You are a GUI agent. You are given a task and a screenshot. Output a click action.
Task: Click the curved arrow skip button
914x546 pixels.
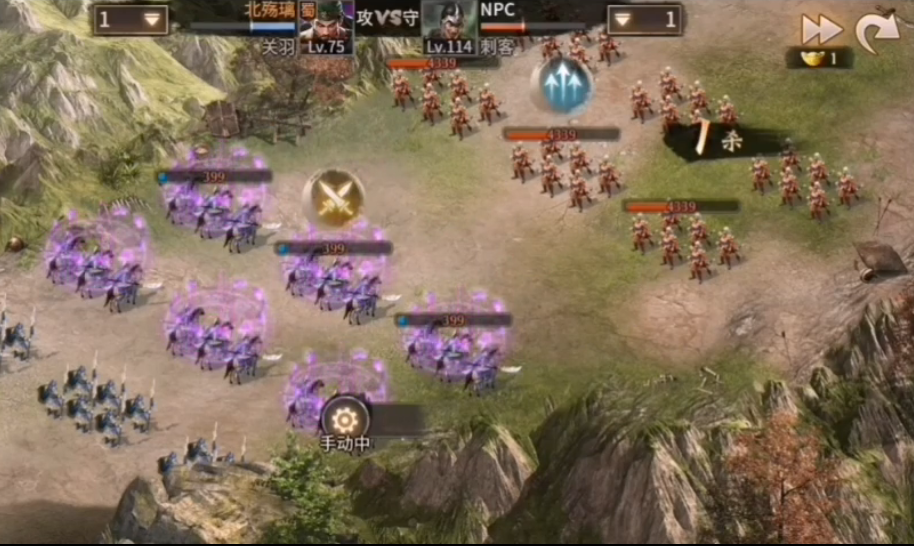point(877,31)
